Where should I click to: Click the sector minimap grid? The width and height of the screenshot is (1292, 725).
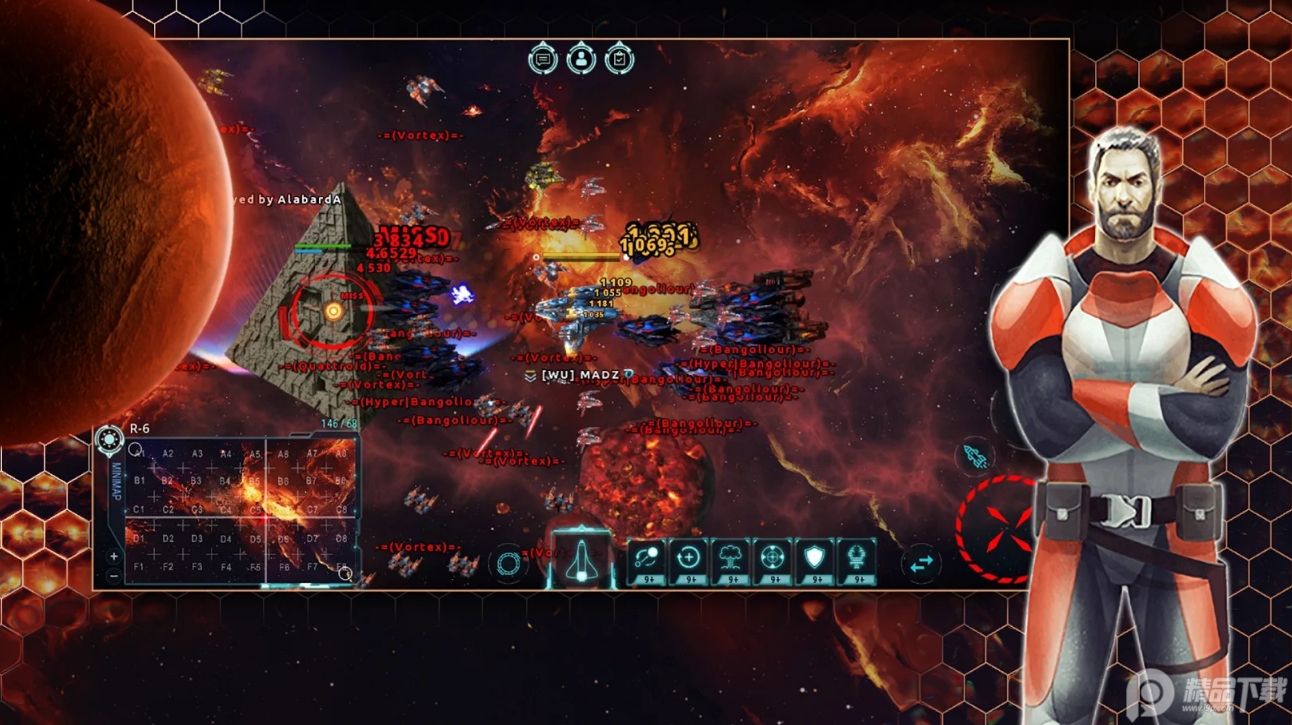pyautogui.click(x=240, y=510)
